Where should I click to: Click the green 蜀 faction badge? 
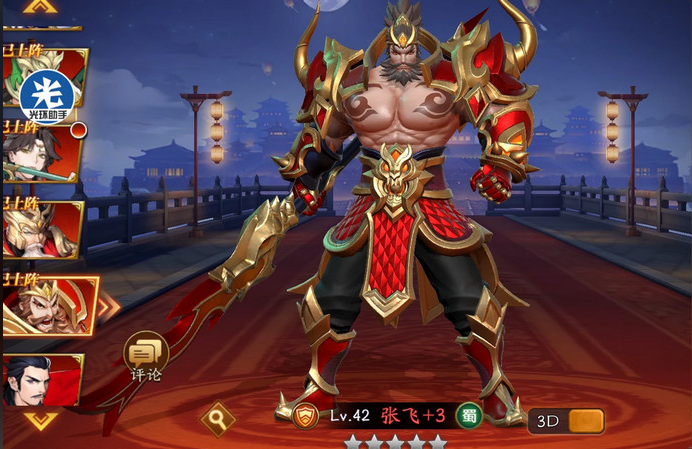coord(468,416)
